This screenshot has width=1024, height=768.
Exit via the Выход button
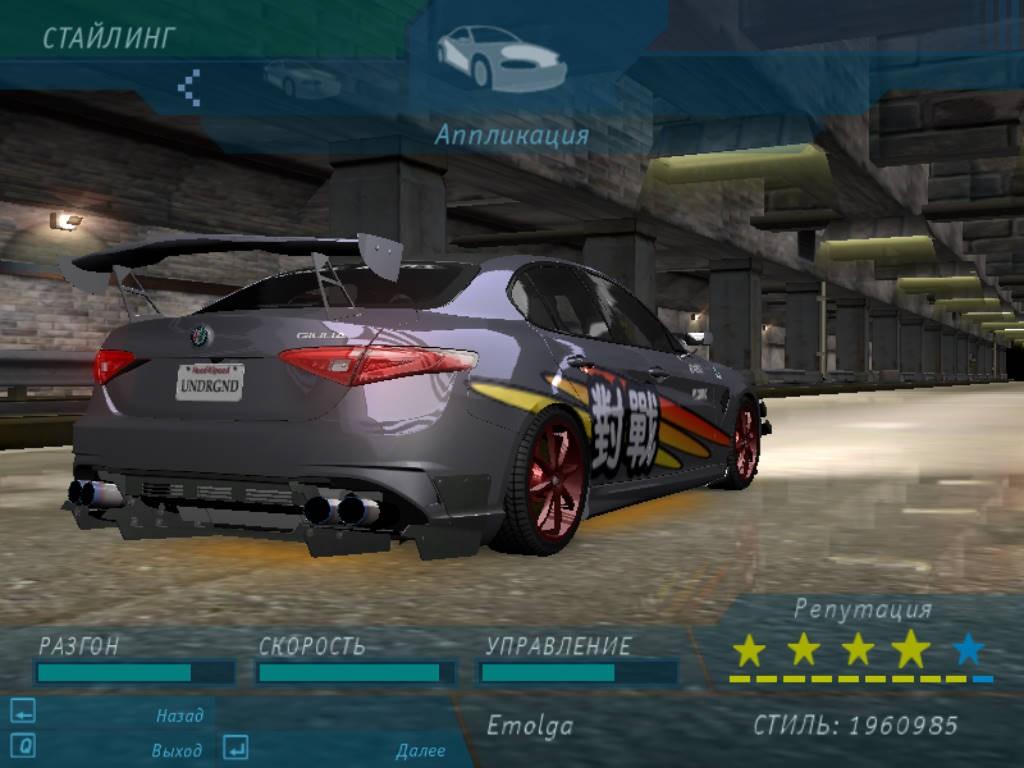pyautogui.click(x=176, y=750)
